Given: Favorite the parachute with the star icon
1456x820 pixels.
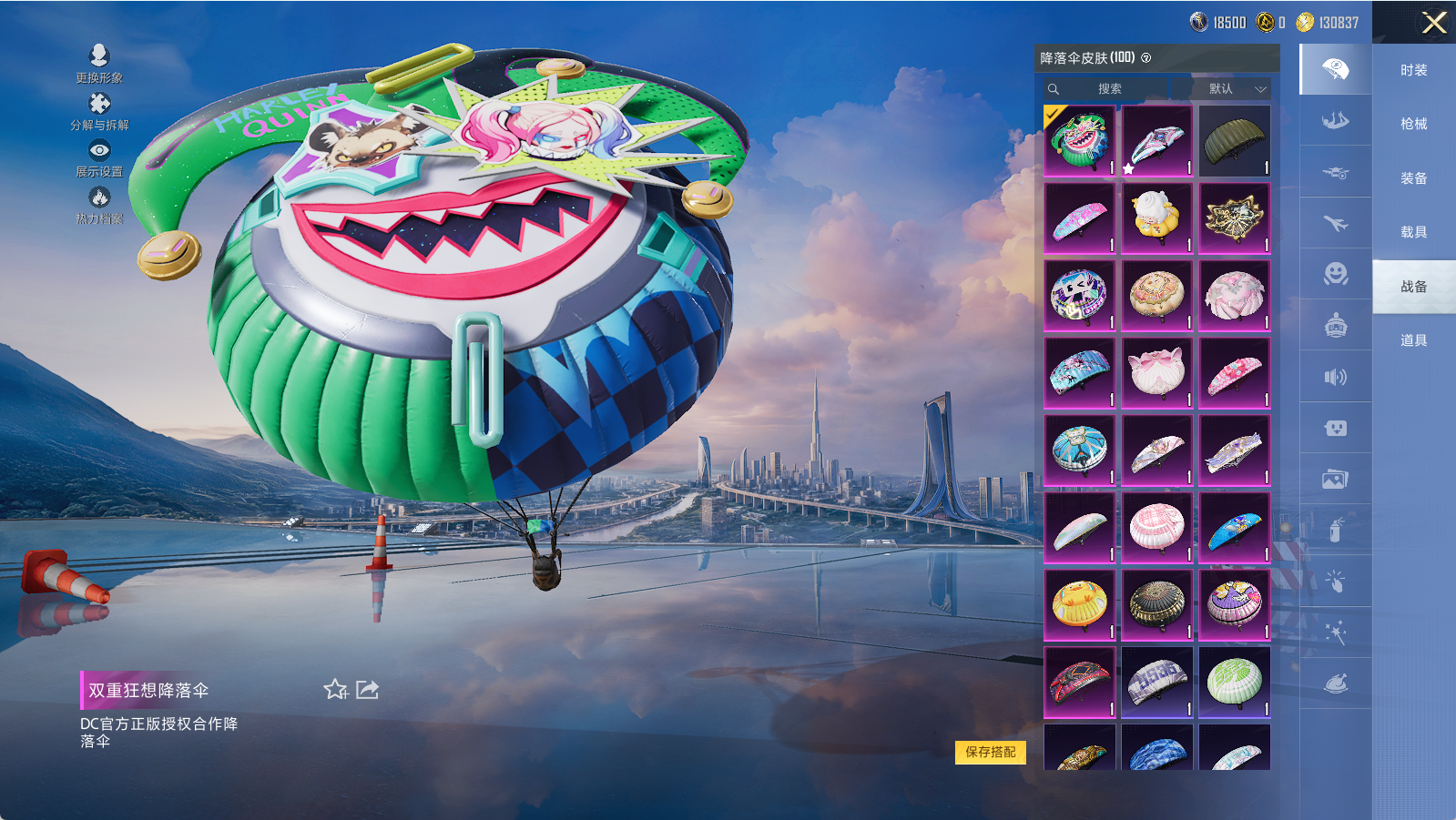Looking at the screenshot, I should click(x=335, y=690).
